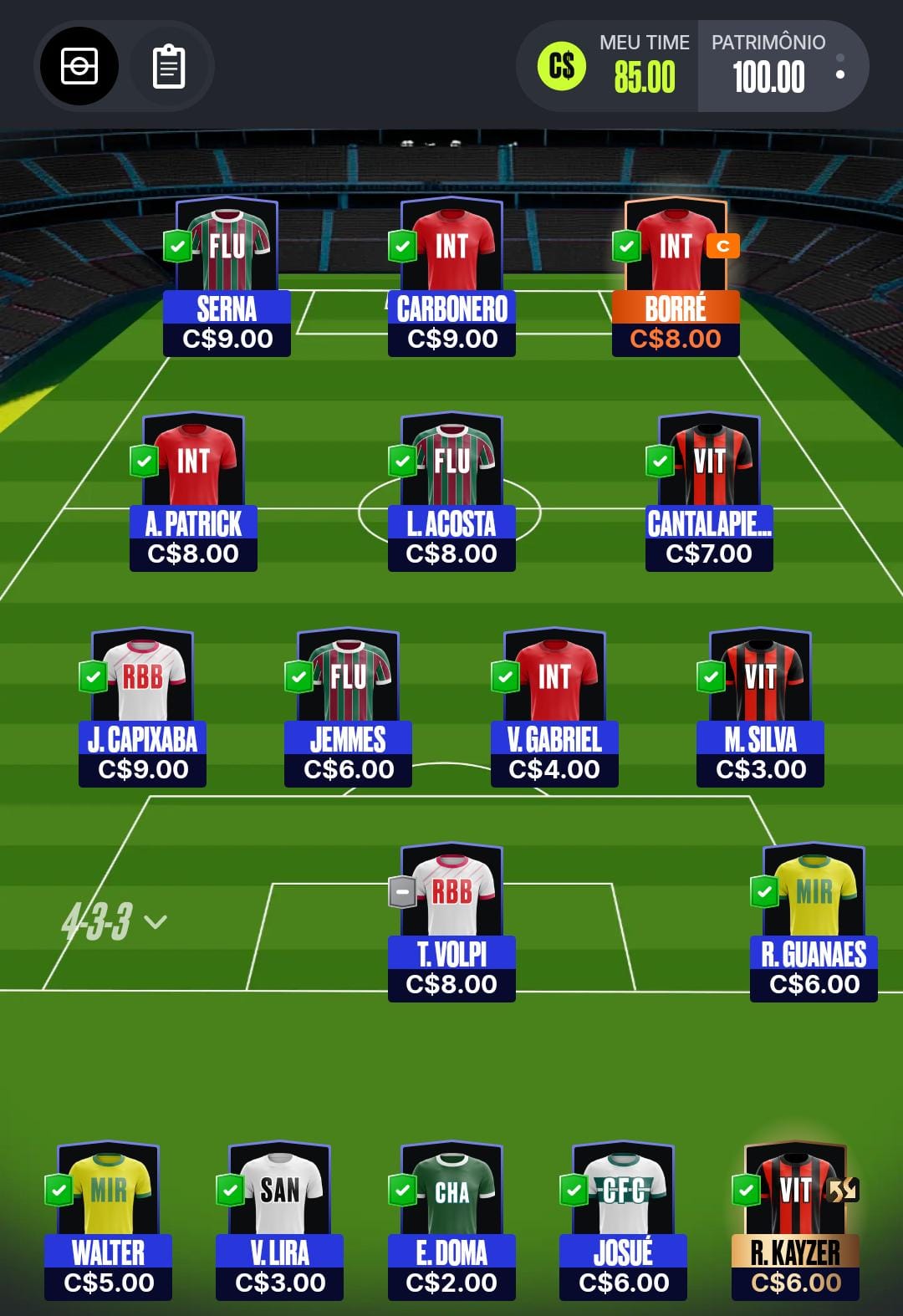Image resolution: width=903 pixels, height=1316 pixels.
Task: Pick L. Acosta's card
Action: click(451, 493)
